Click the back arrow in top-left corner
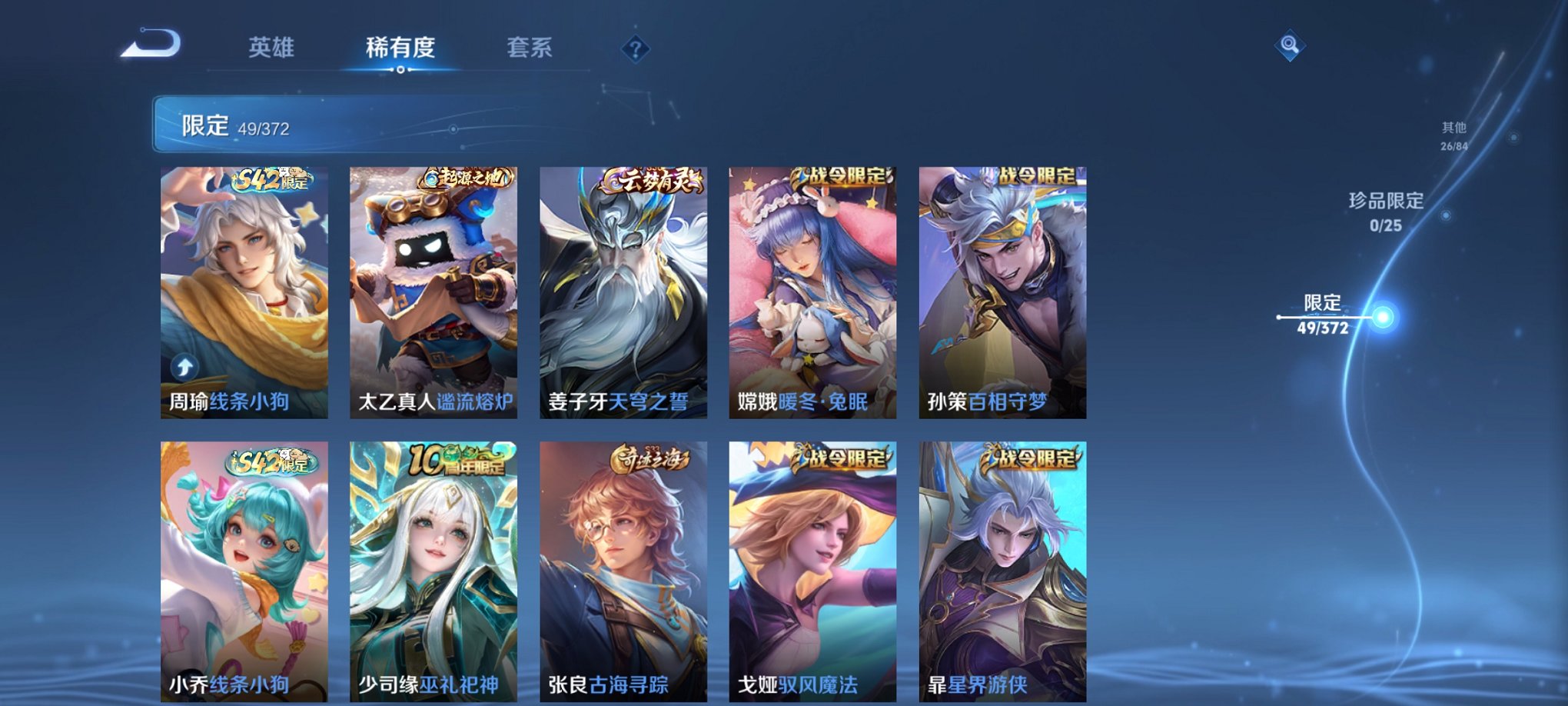Screen dimensions: 1568x706 tap(151, 44)
